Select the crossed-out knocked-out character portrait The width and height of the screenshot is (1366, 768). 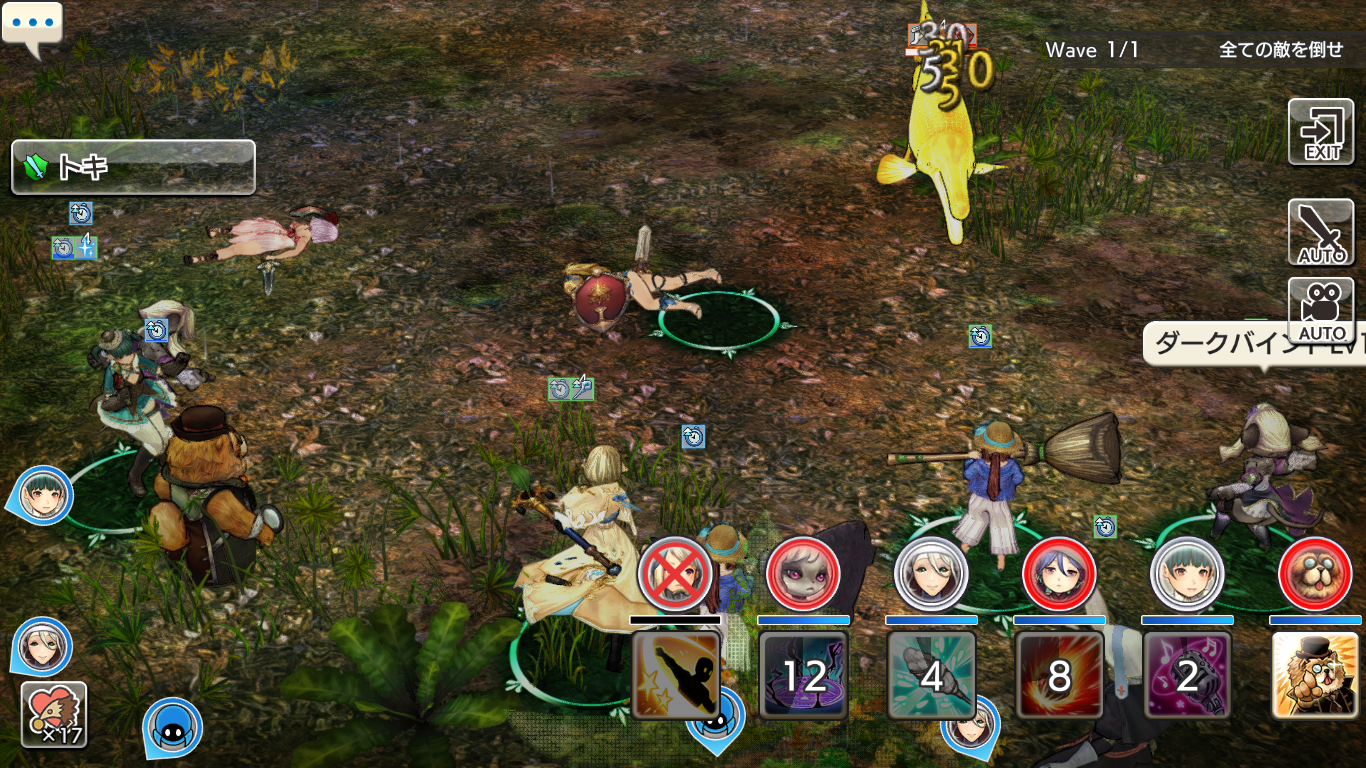click(675, 574)
